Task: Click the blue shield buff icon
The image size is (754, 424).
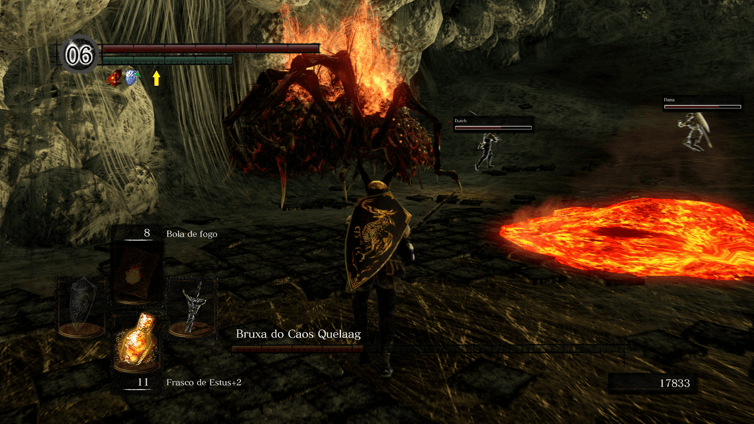Action: pos(131,78)
